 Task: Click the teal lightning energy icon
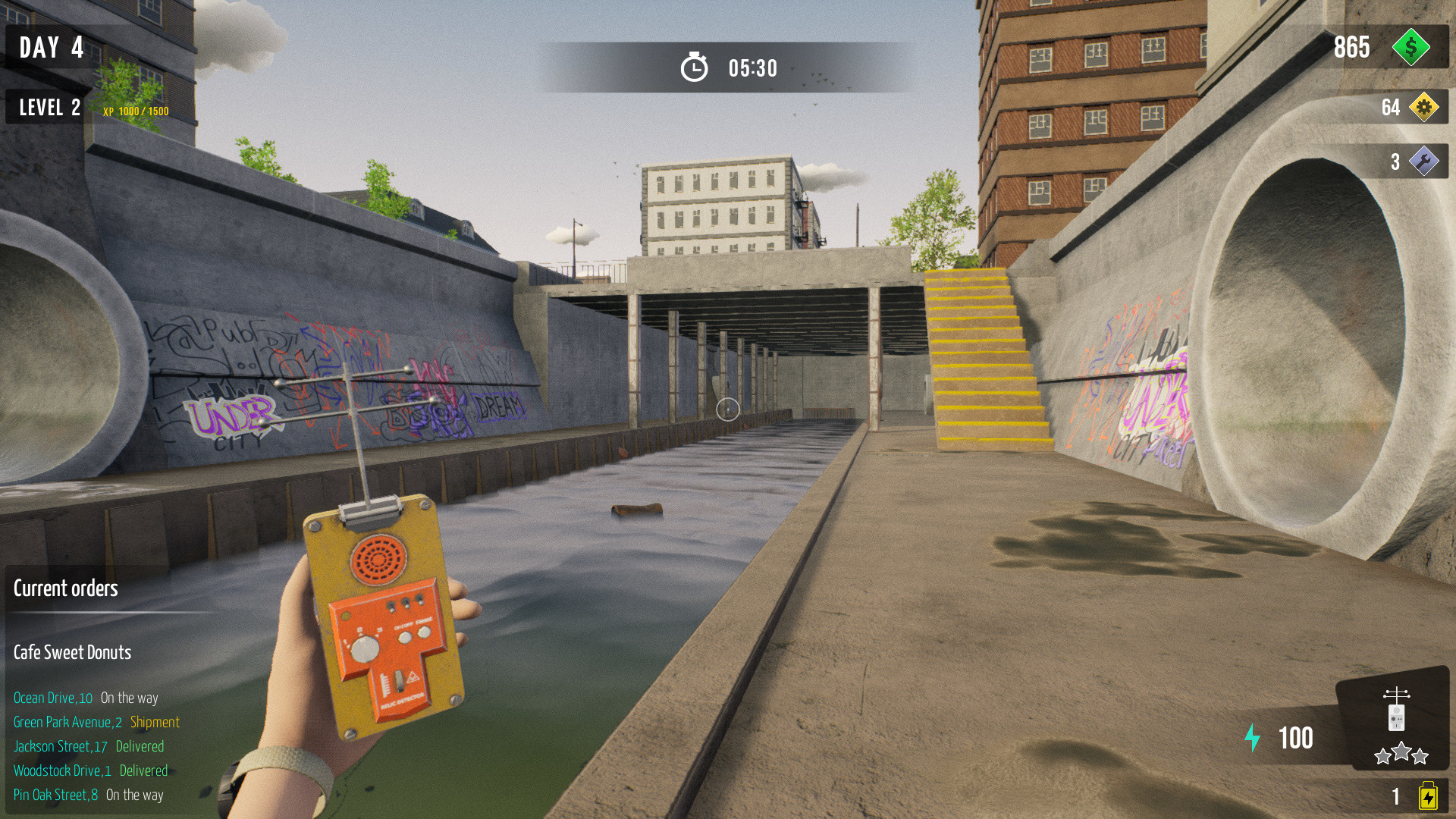click(x=1253, y=737)
